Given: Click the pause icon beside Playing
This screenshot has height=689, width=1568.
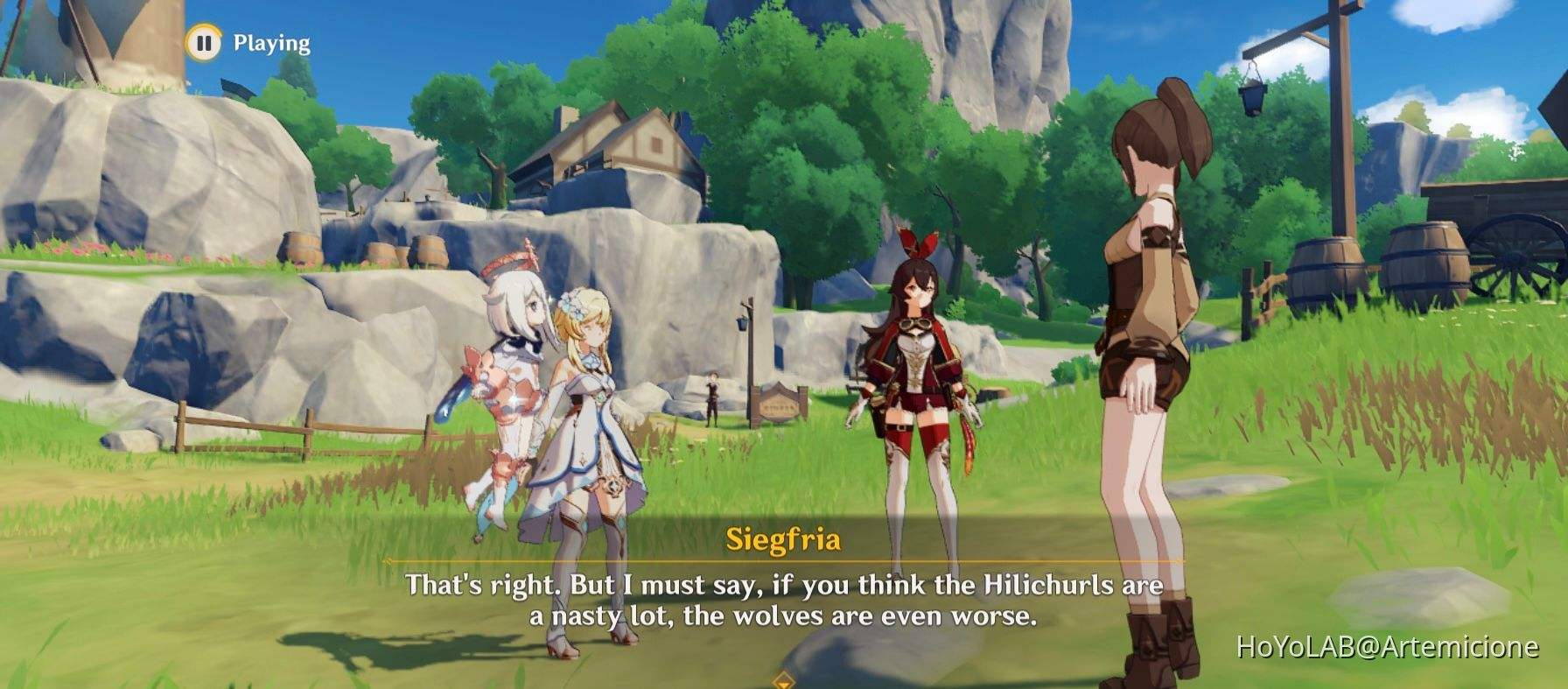Looking at the screenshot, I should pyautogui.click(x=205, y=40).
